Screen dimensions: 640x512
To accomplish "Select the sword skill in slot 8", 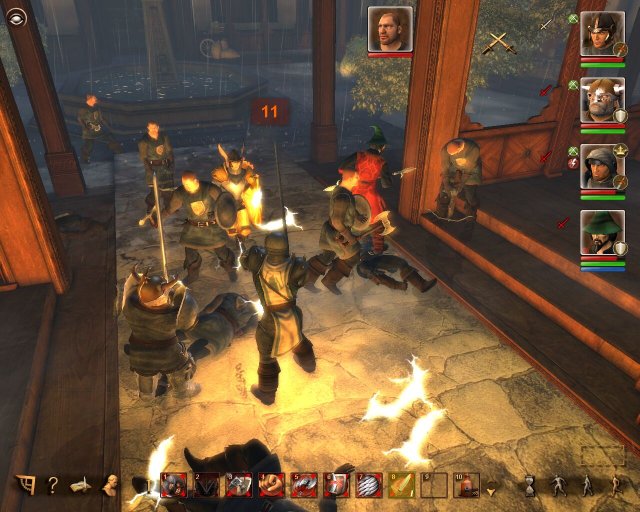I will (401, 485).
